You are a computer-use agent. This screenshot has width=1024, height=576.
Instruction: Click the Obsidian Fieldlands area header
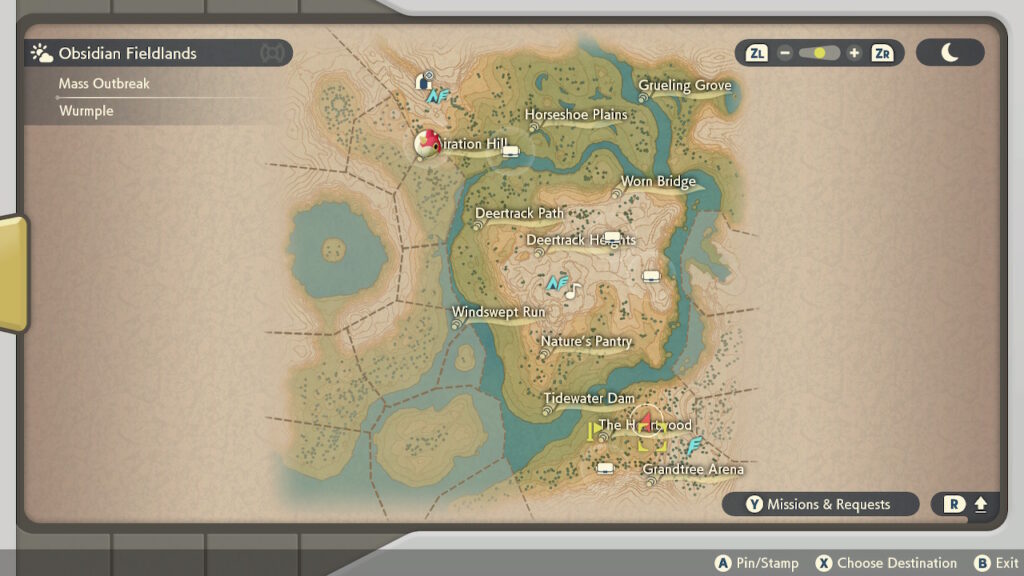128,53
